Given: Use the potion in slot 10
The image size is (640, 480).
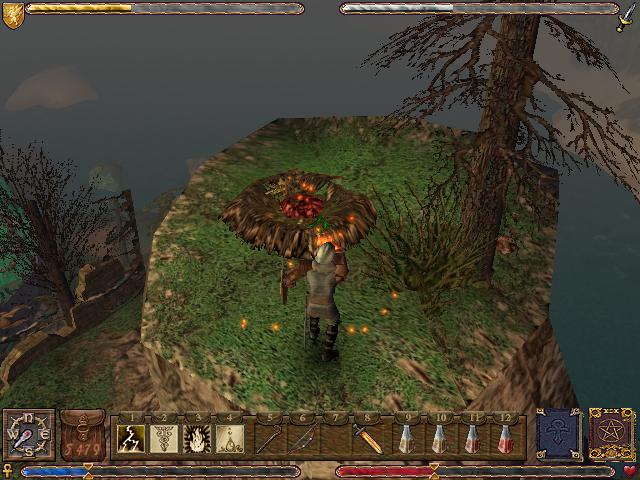Looking at the screenshot, I should tap(438, 438).
